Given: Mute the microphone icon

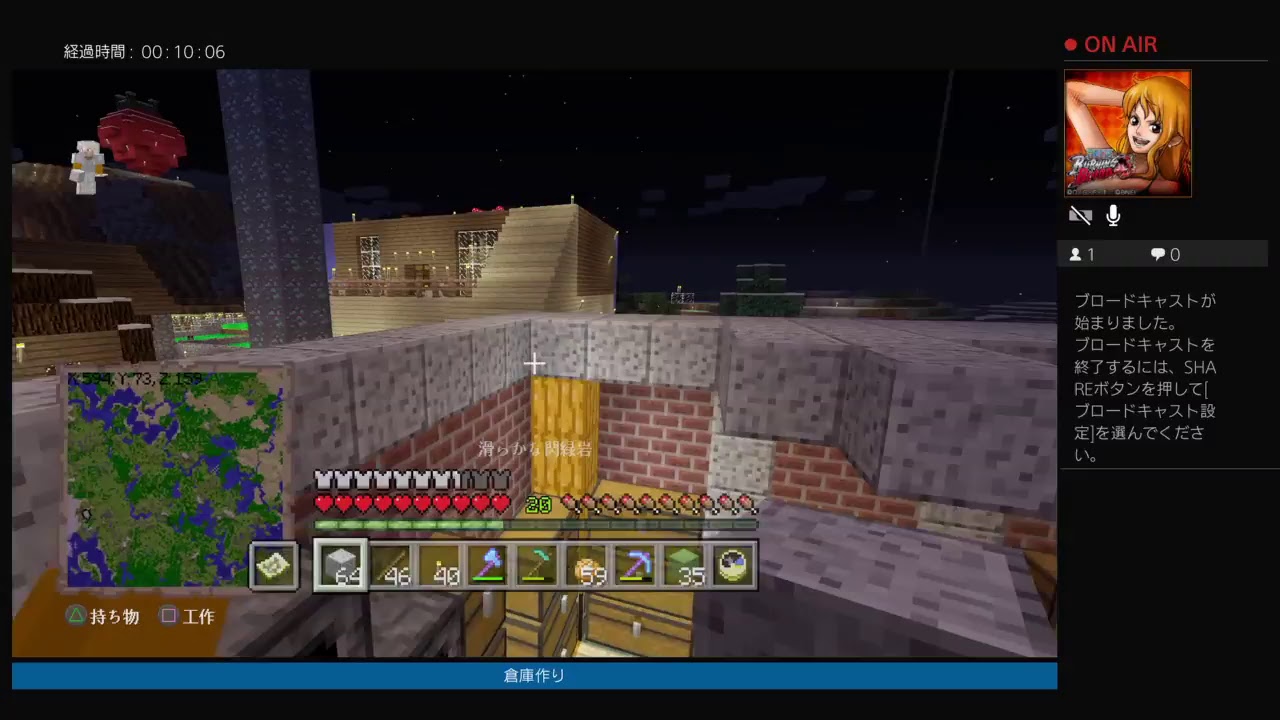Looking at the screenshot, I should (x=1113, y=215).
